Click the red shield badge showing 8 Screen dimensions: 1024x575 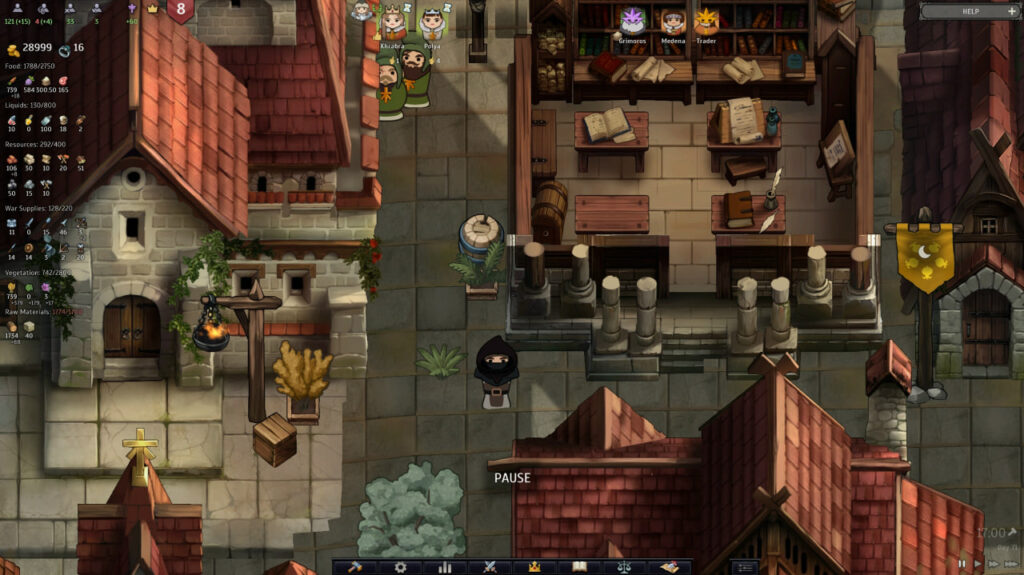coord(181,10)
